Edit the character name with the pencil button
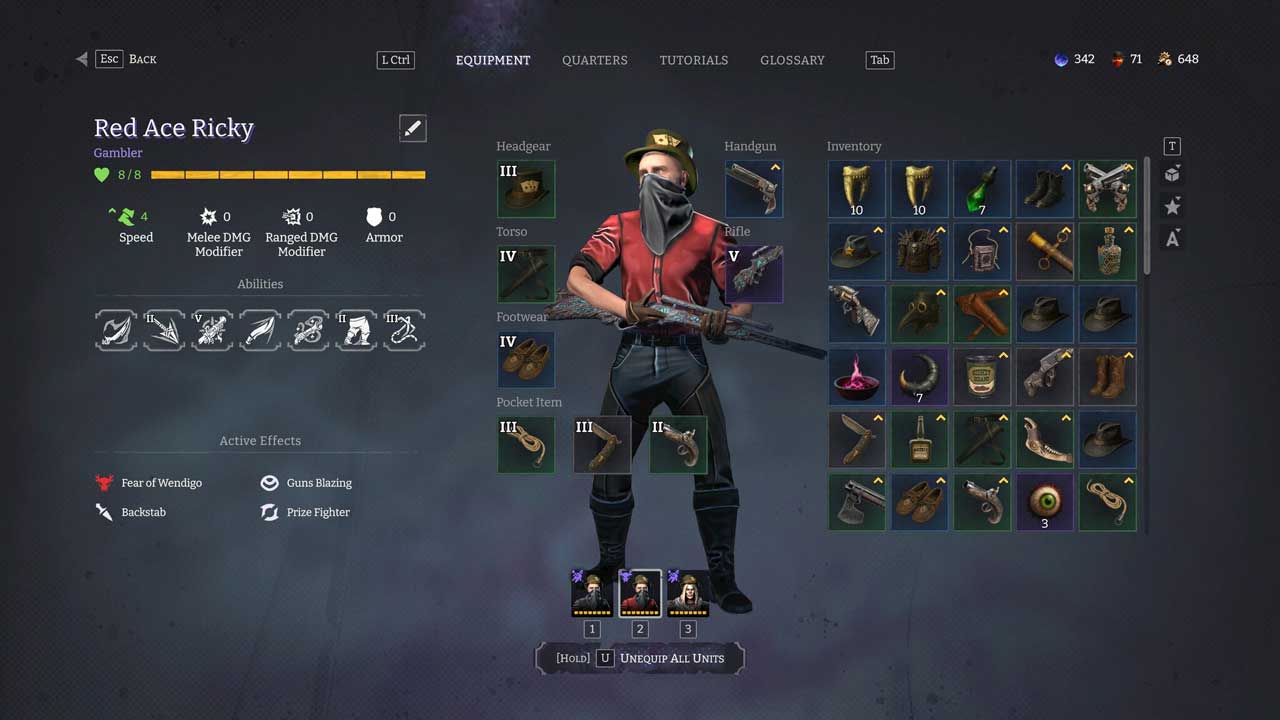This screenshot has width=1280, height=720. 412,128
